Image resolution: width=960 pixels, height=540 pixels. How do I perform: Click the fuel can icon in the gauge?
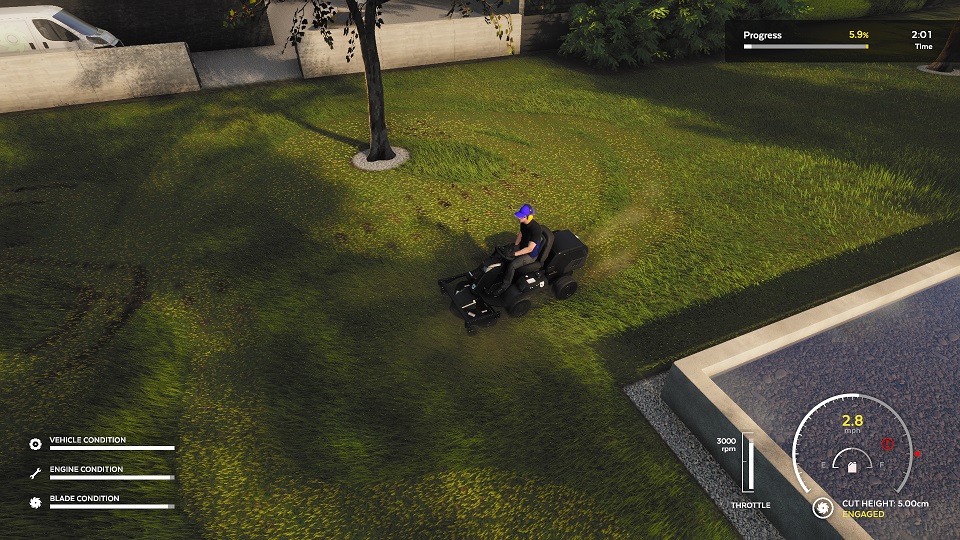pyautogui.click(x=852, y=466)
